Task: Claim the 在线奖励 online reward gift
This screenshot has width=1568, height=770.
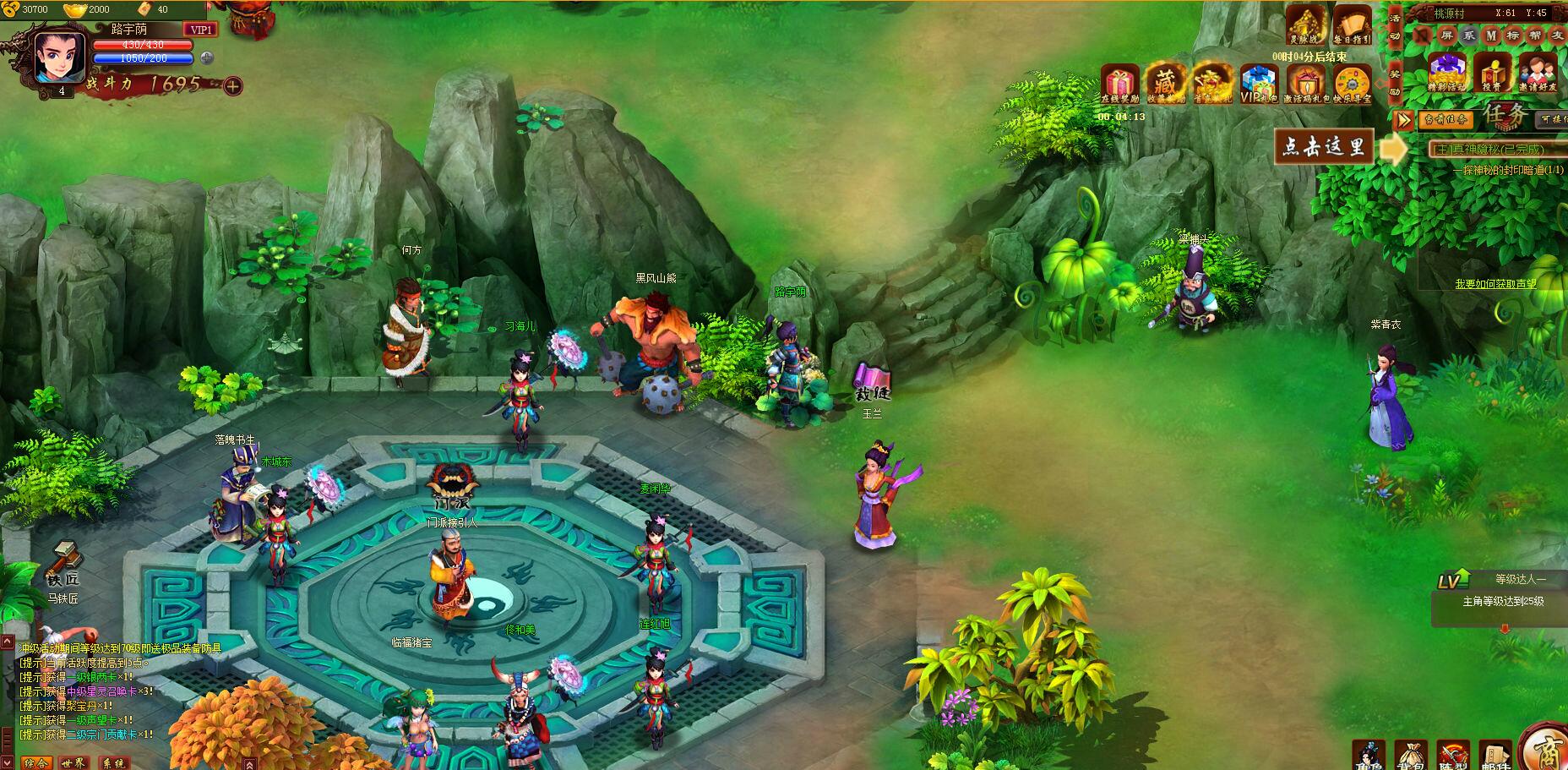Action: [1120, 84]
